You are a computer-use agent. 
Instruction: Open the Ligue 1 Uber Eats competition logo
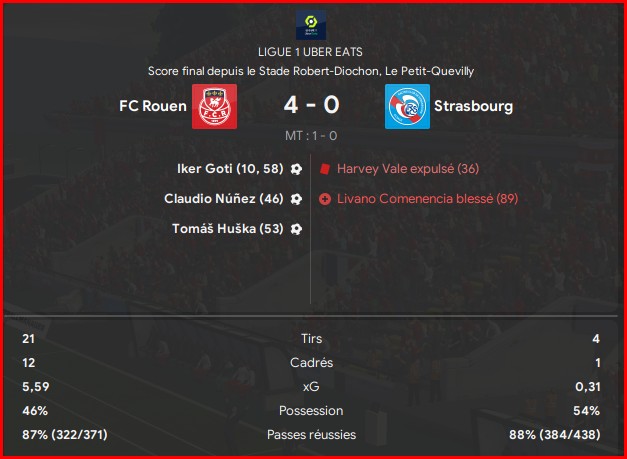click(313, 26)
